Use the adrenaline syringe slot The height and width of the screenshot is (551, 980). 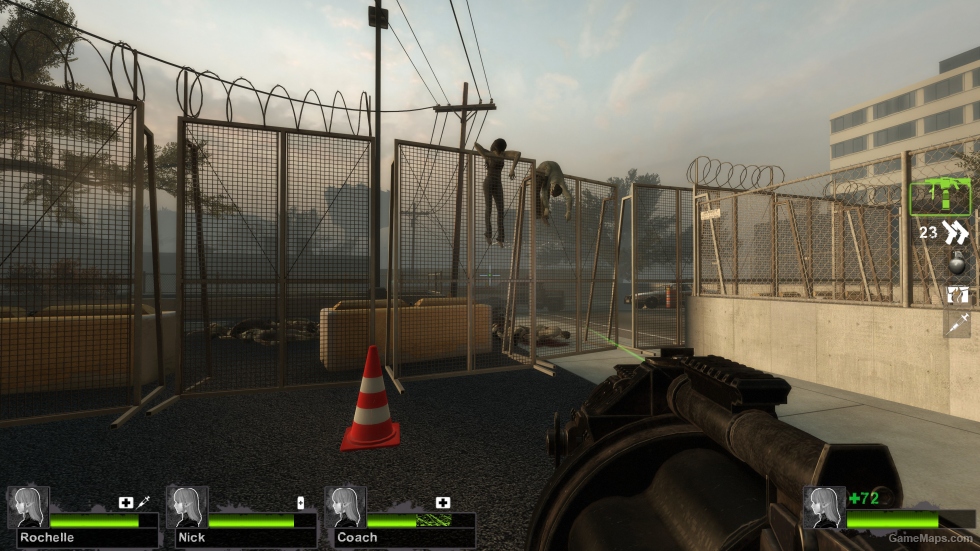(957, 324)
